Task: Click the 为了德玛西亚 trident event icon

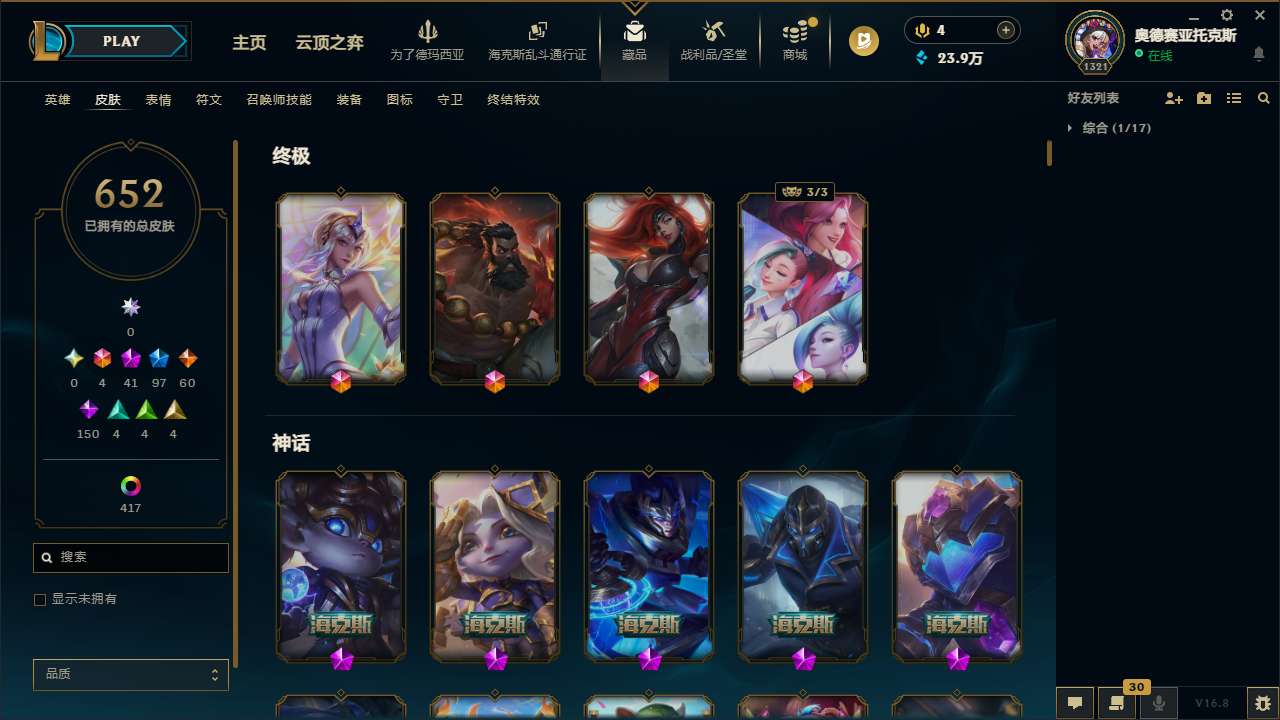Action: click(428, 36)
